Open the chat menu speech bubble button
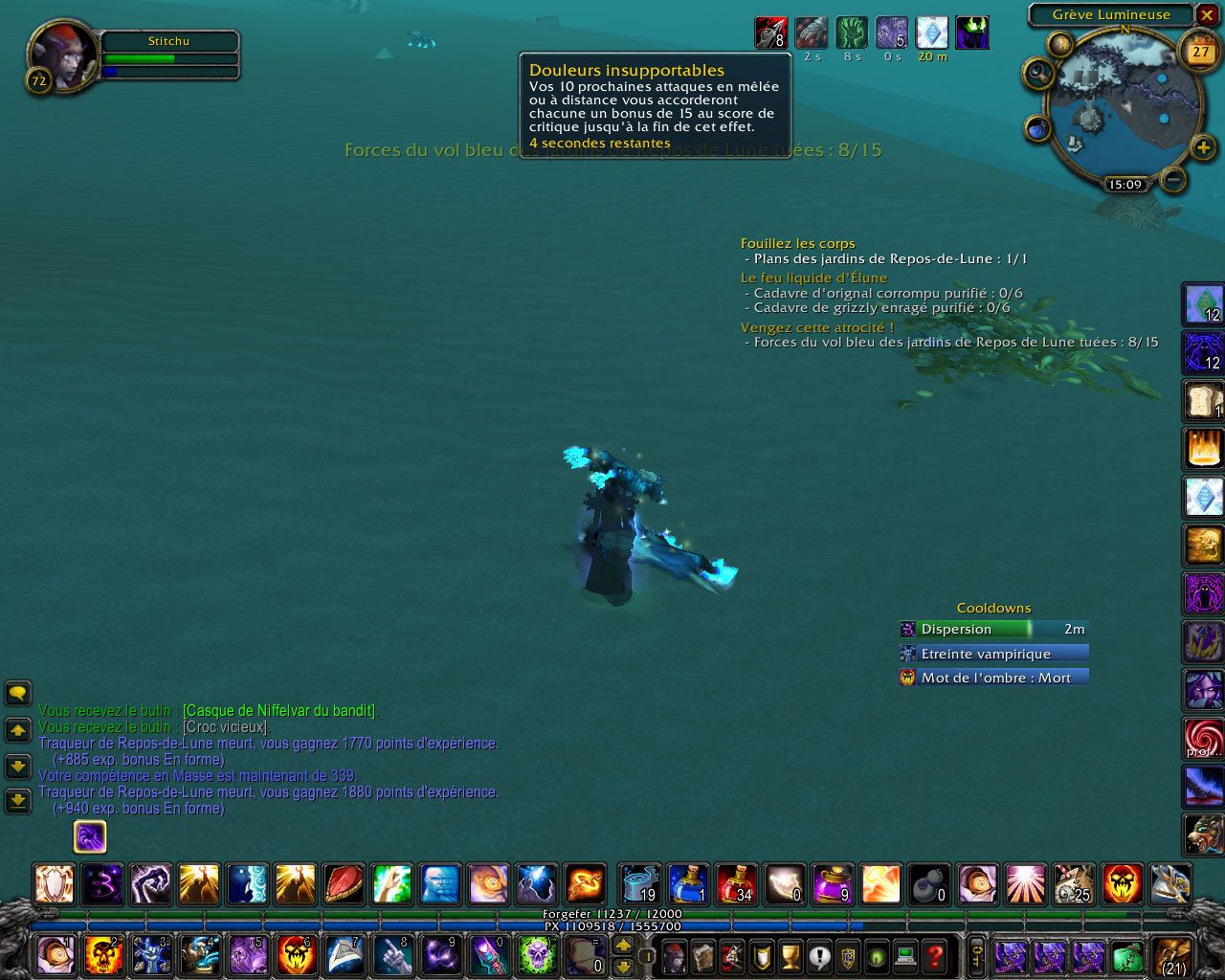The height and width of the screenshot is (980, 1225). pyautogui.click(x=18, y=693)
